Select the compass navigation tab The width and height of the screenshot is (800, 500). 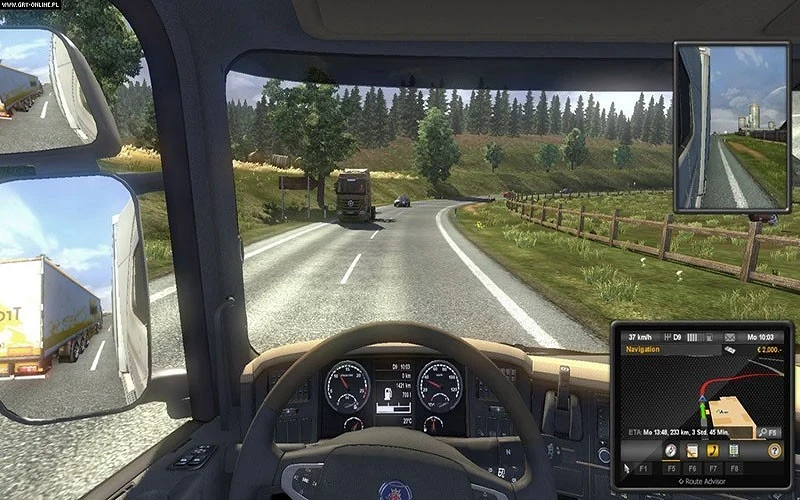click(x=668, y=450)
